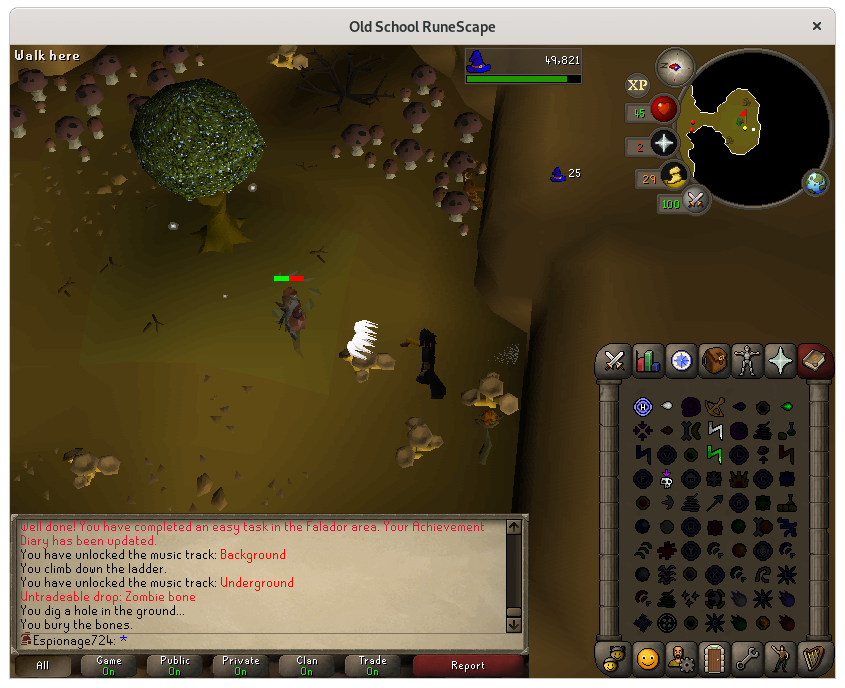Open the Emotes tab

click(648, 658)
